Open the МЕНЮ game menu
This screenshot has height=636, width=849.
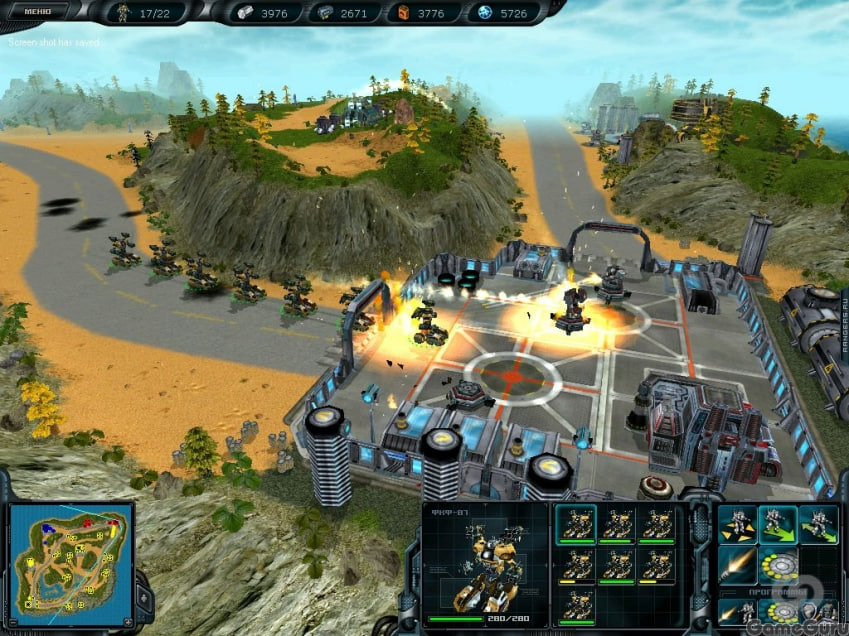coord(36,11)
